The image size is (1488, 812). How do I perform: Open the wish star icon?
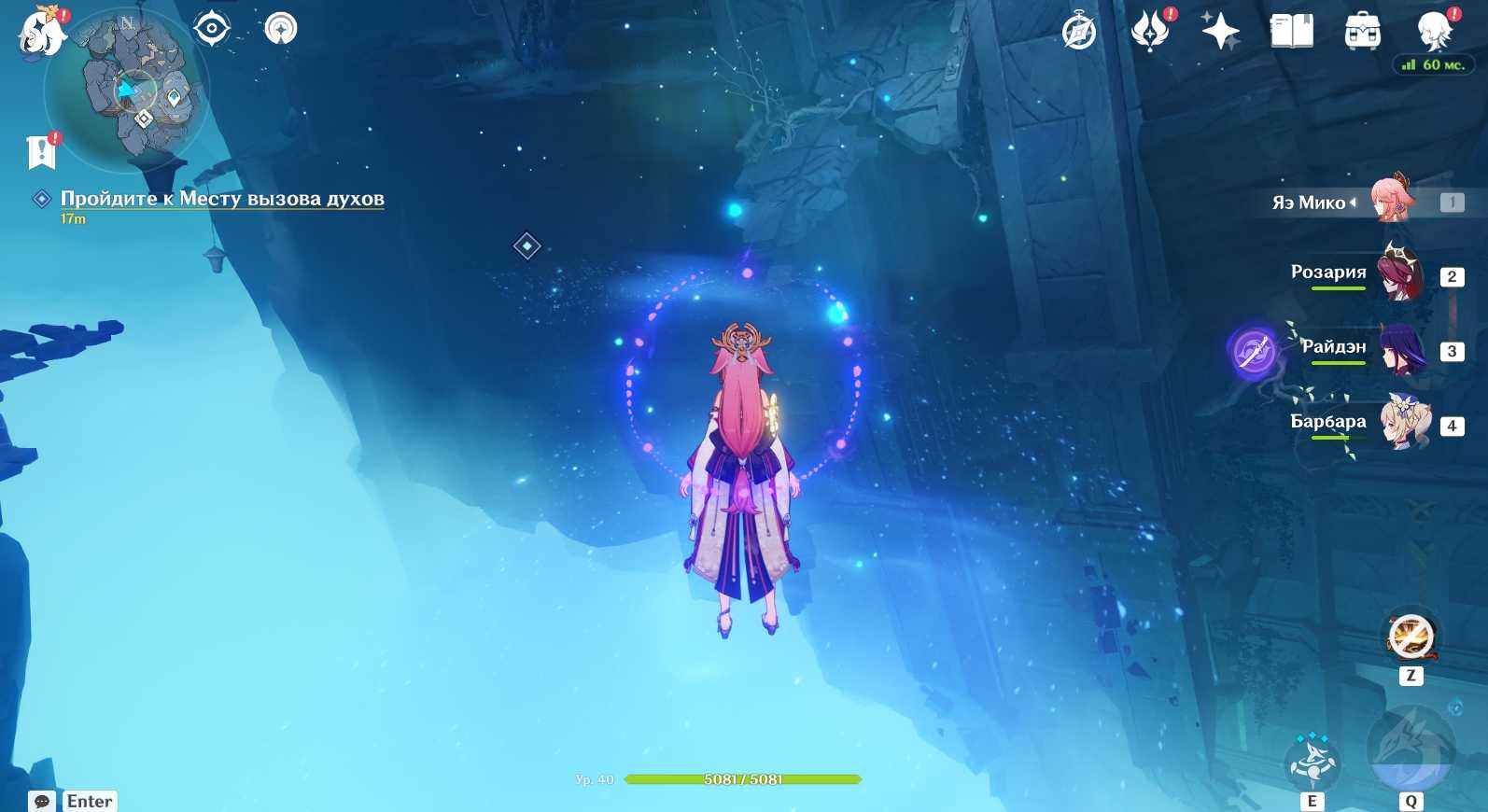[1220, 32]
